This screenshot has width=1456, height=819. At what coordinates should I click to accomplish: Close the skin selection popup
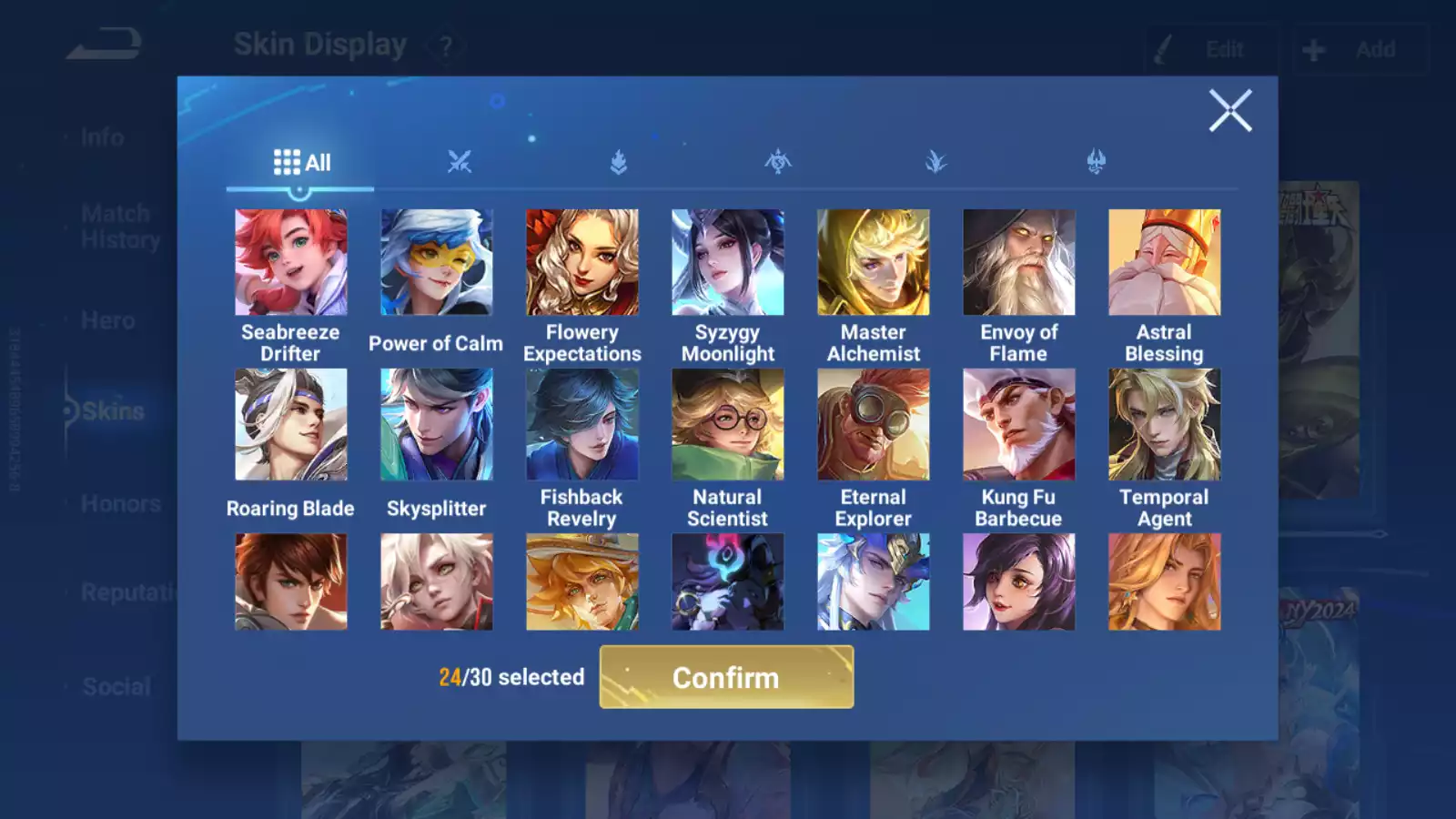pos(1230,111)
